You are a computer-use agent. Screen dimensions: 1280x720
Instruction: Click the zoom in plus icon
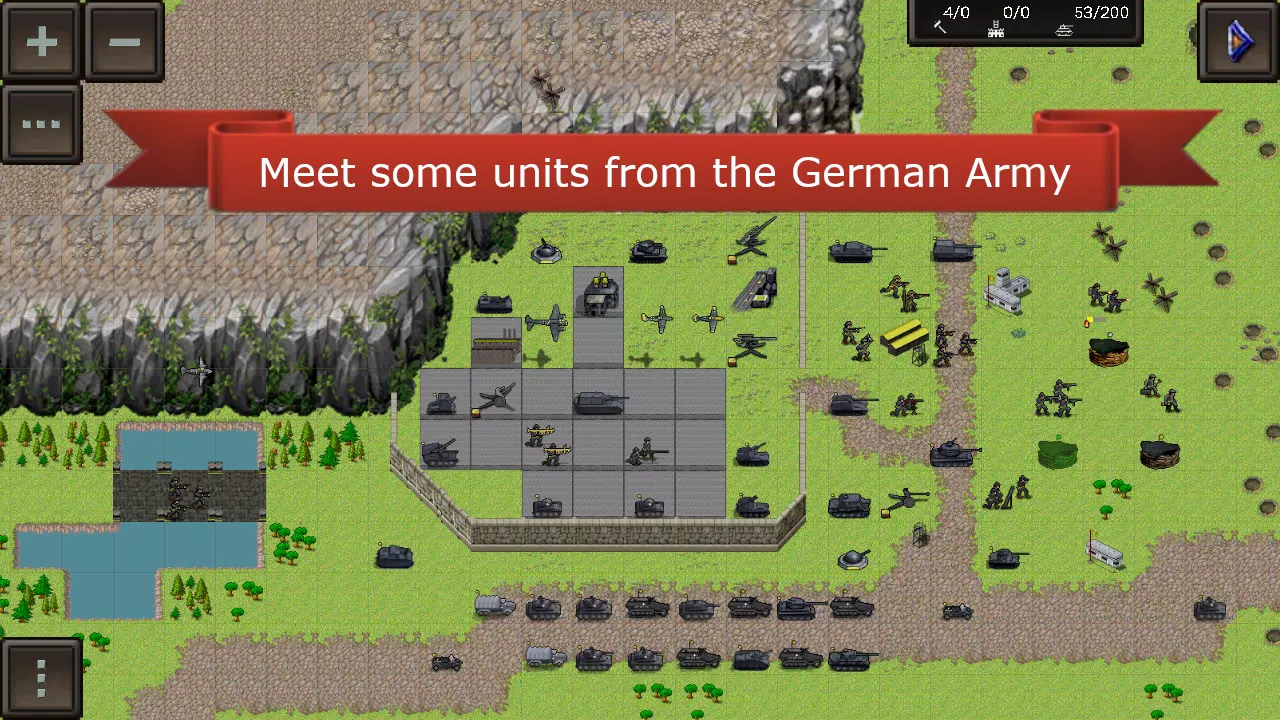(x=42, y=42)
